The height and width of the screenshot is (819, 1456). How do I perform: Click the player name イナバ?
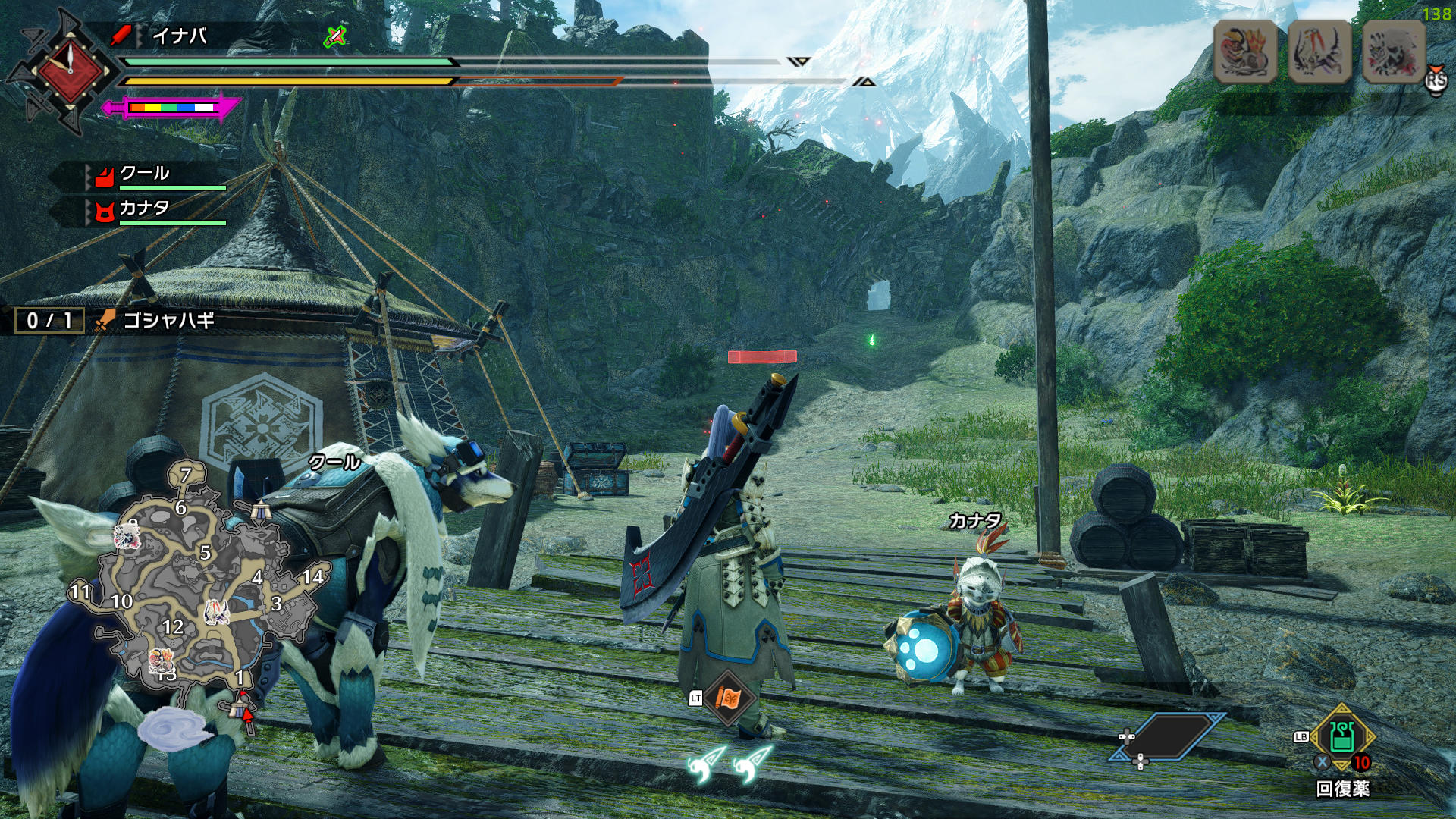click(x=179, y=36)
